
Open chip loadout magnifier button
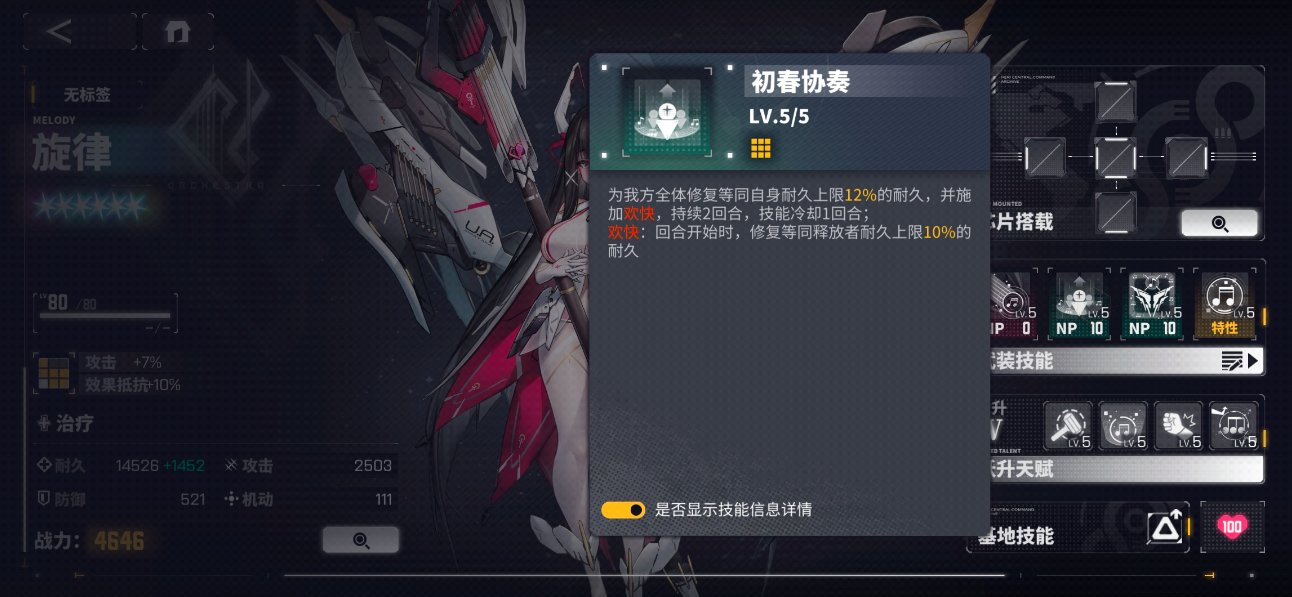[x=1219, y=223]
